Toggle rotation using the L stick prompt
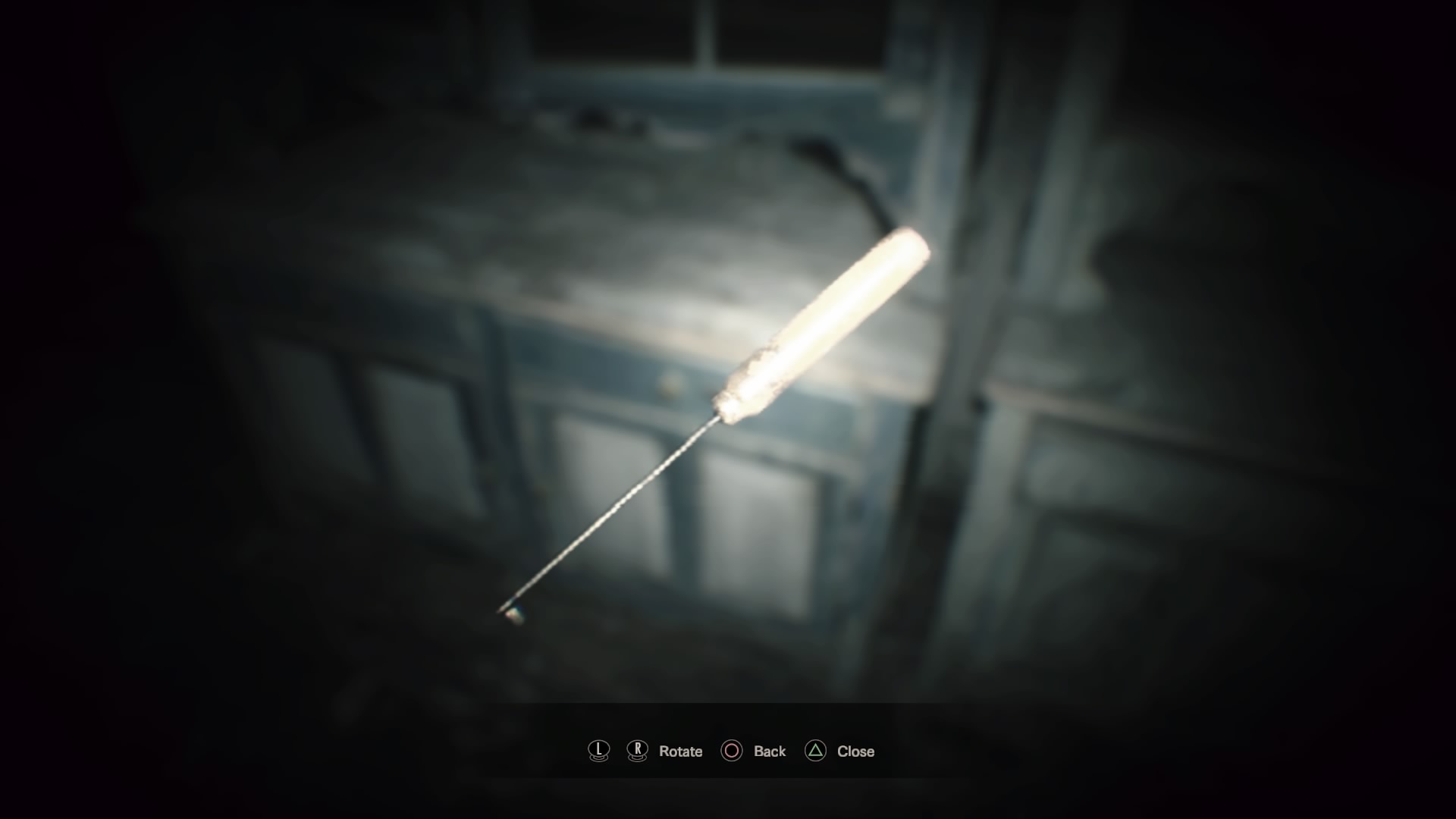This screenshot has width=1456, height=819. point(598,751)
